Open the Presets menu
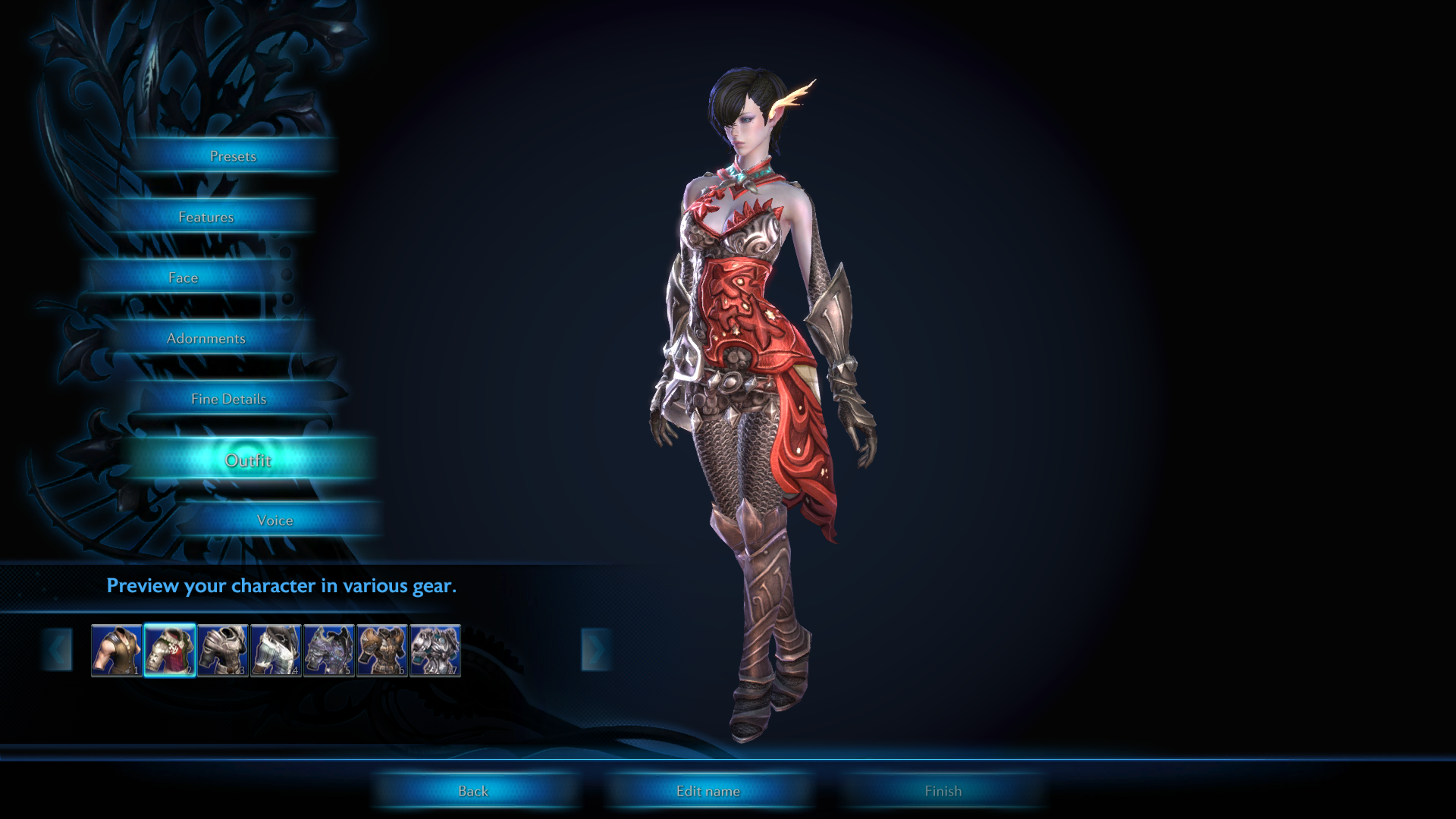Image resolution: width=1456 pixels, height=819 pixels. 233,156
